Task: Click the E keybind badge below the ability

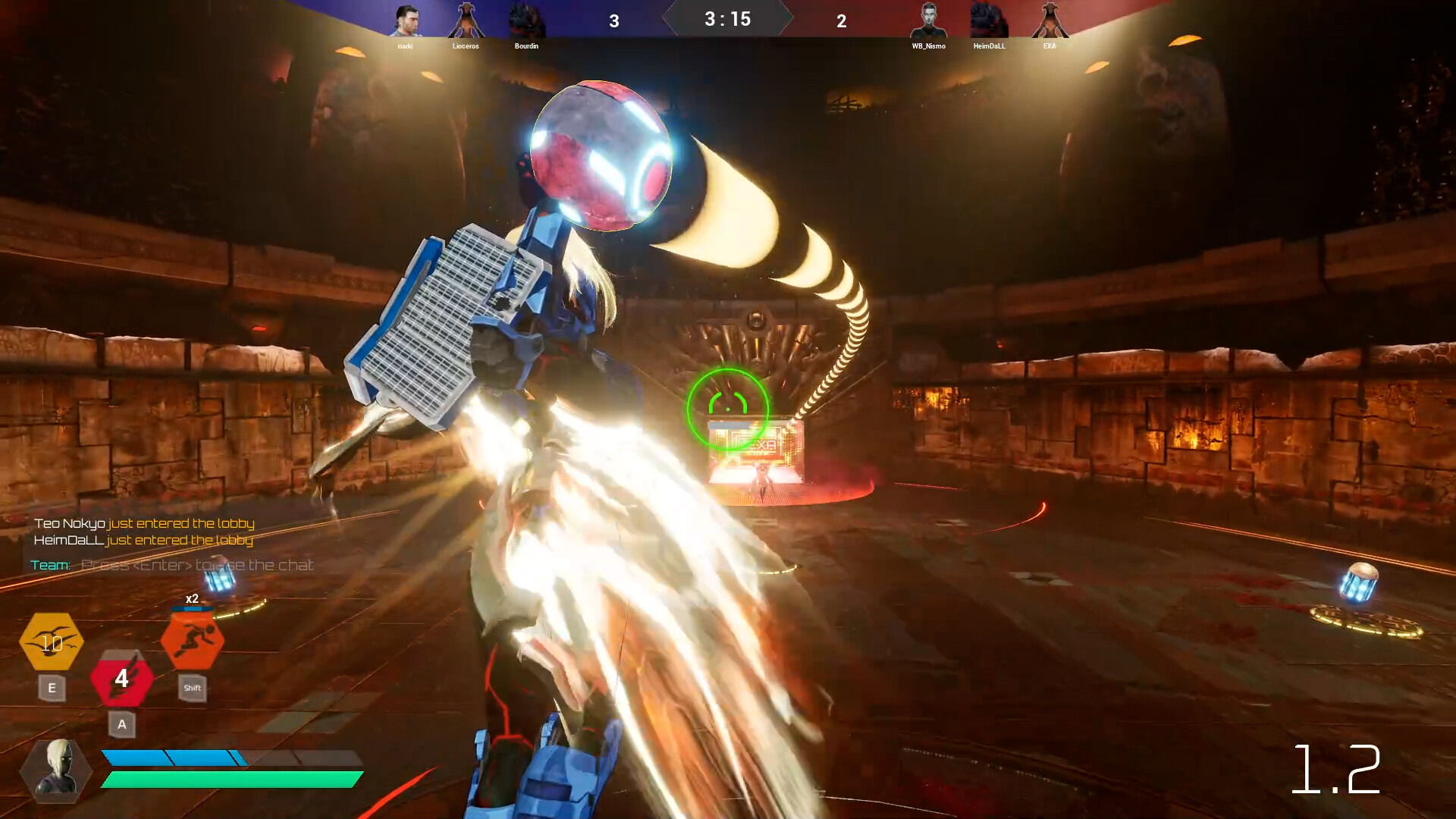Action: [52, 689]
